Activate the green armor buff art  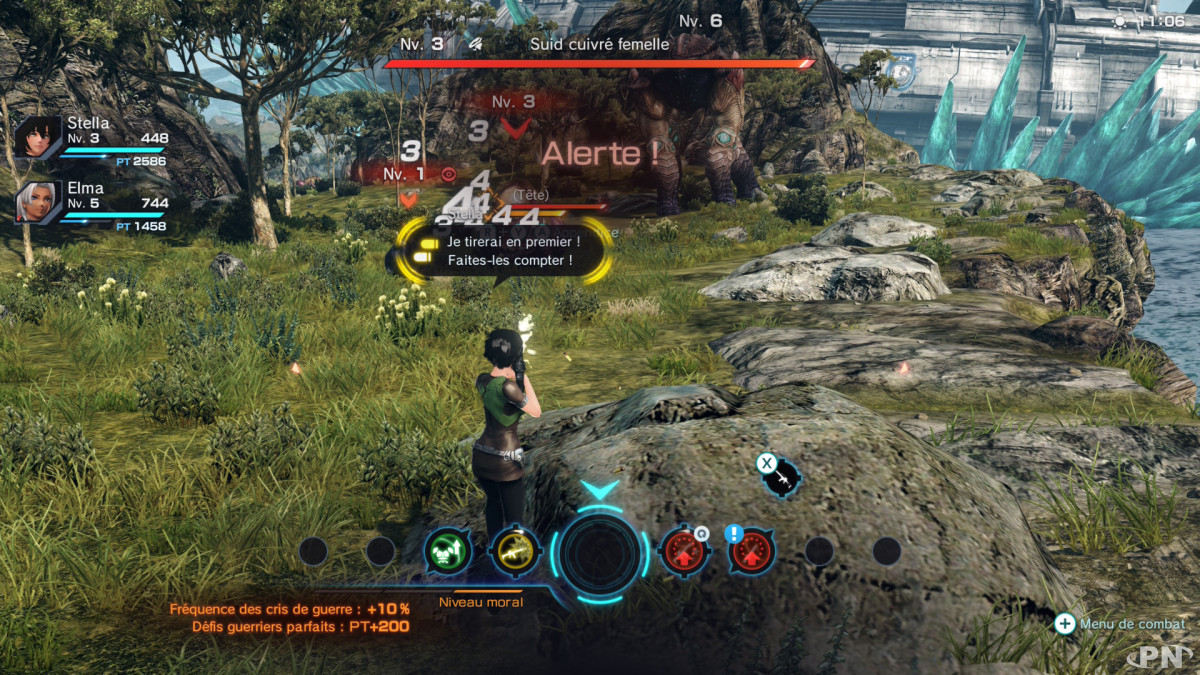tap(448, 551)
